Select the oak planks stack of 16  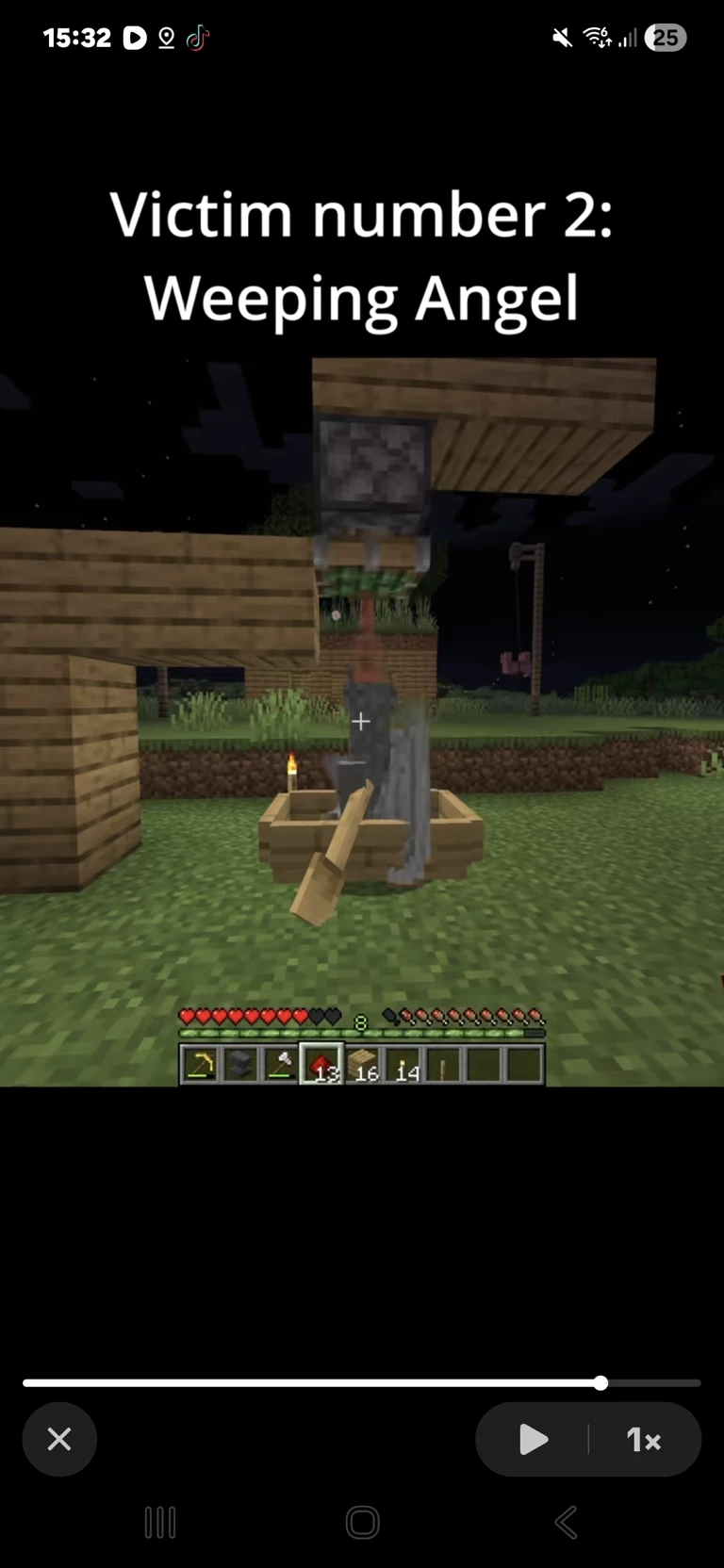pos(362,1065)
